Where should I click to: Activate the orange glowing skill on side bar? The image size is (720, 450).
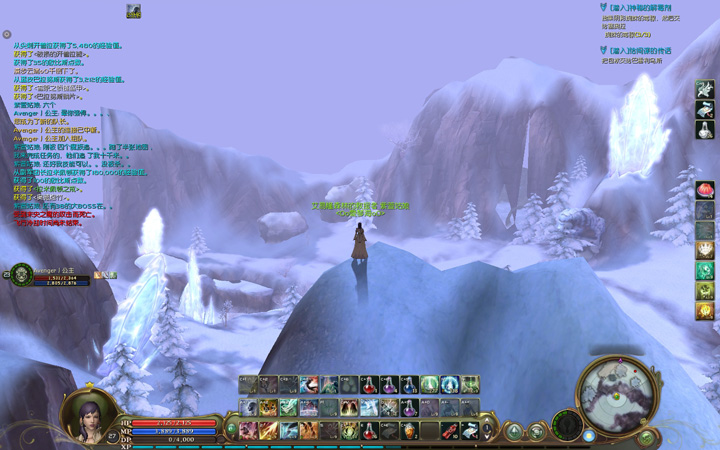point(705,311)
